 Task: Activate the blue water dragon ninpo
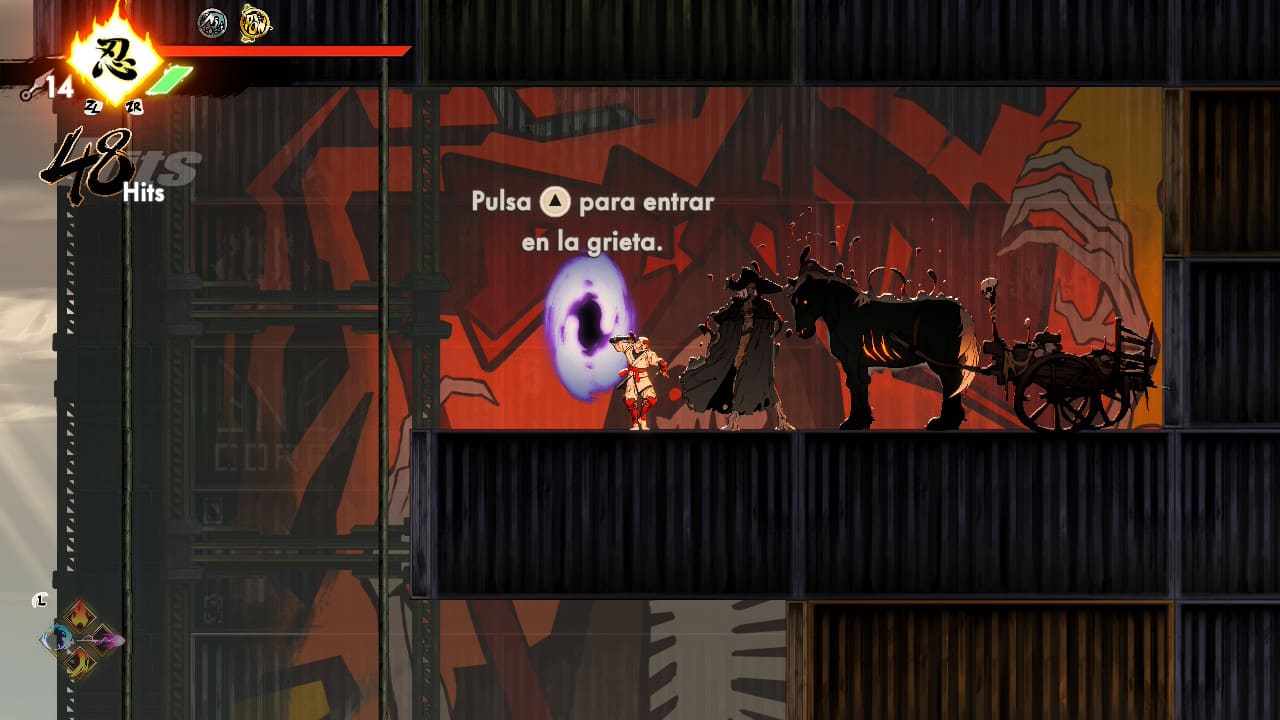click(x=58, y=639)
